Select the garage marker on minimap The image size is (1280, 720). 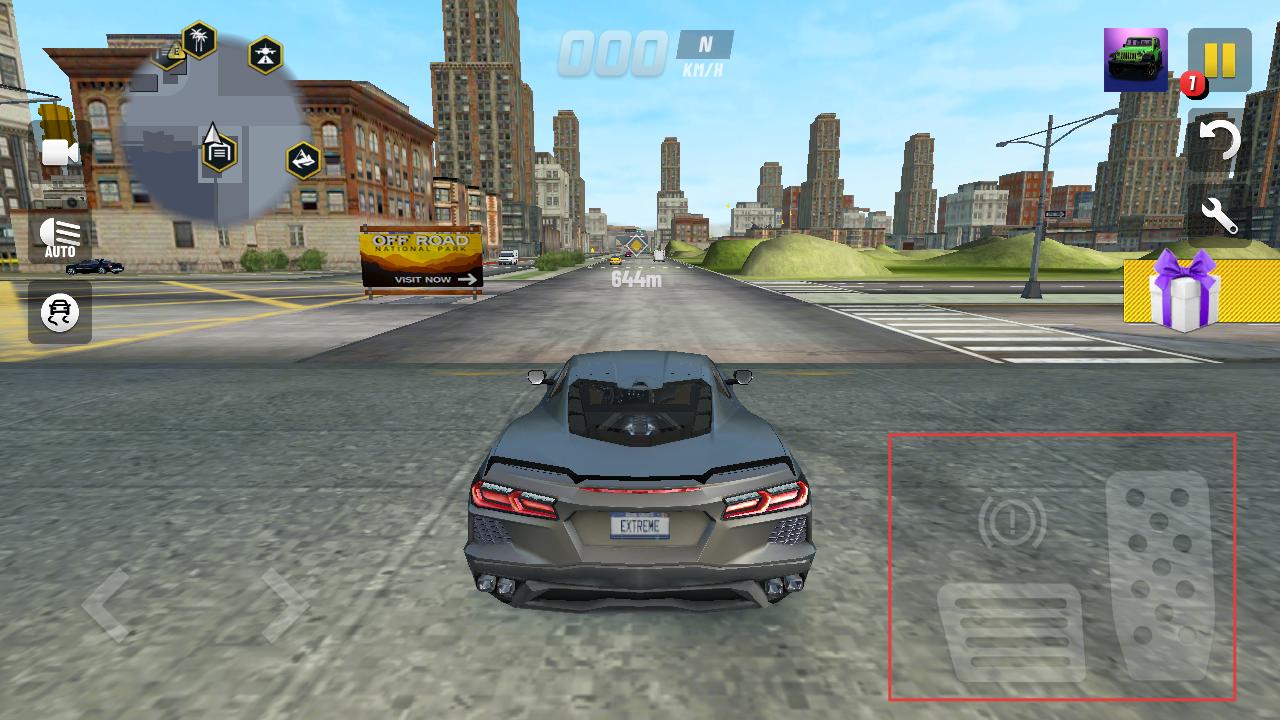click(219, 153)
